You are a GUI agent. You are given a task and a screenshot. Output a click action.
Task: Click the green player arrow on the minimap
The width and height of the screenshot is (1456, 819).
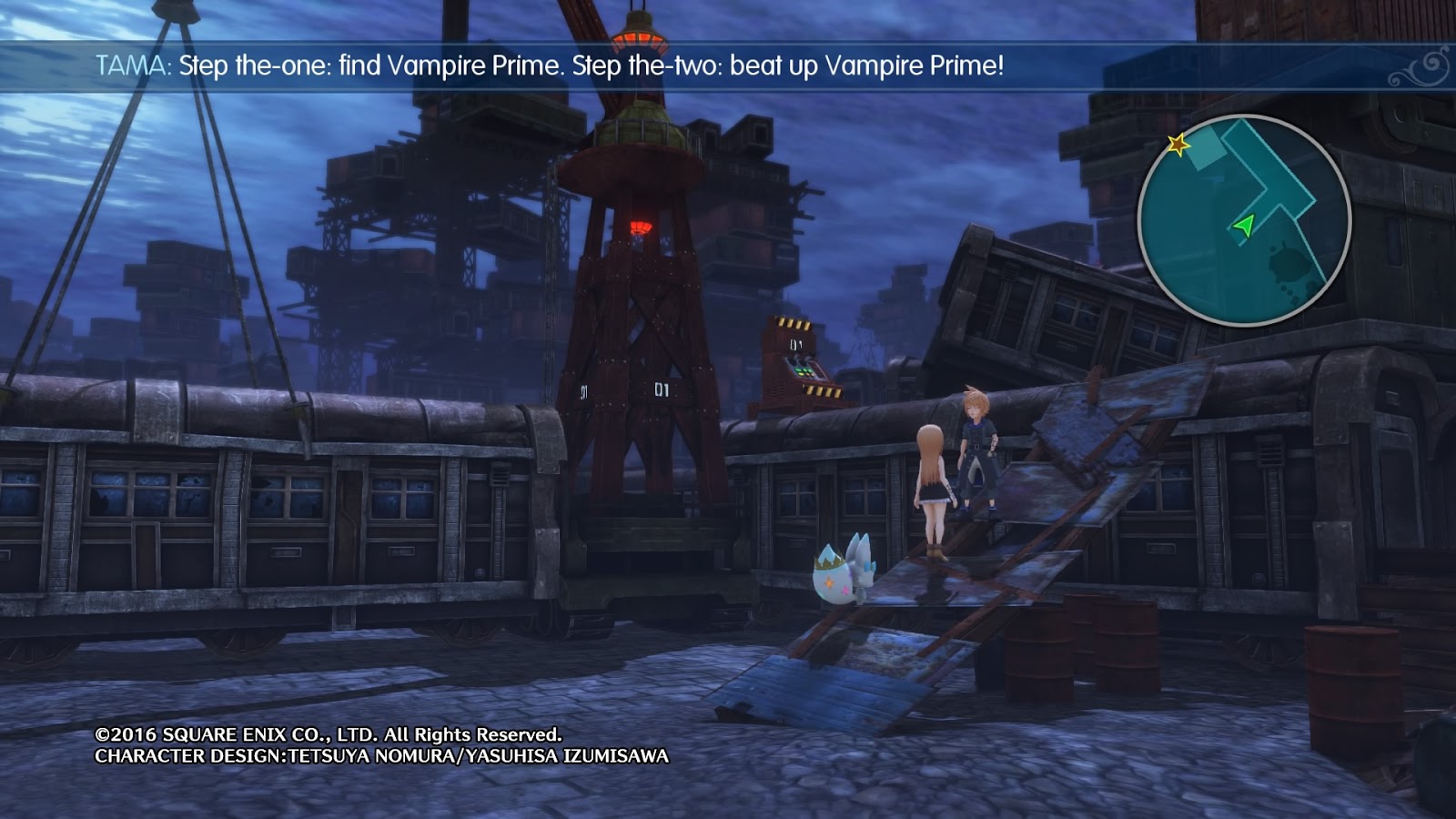(1243, 224)
